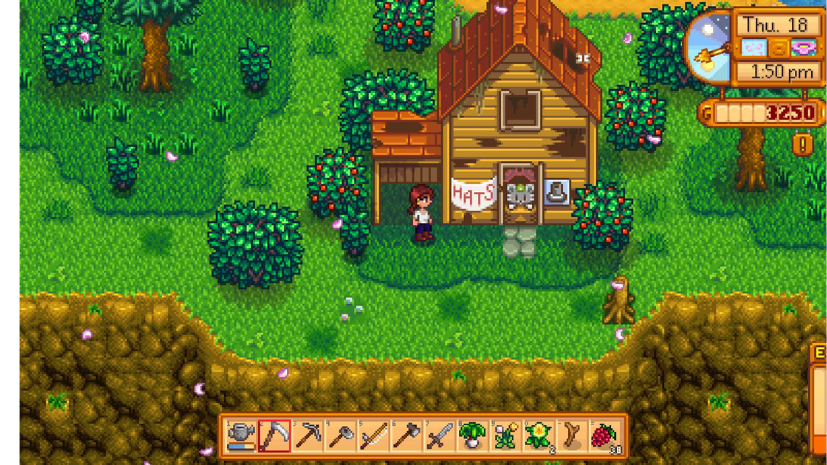The width and height of the screenshot is (827, 465).
Task: Pick the salmonberry stack of 30
Action: (x=604, y=435)
